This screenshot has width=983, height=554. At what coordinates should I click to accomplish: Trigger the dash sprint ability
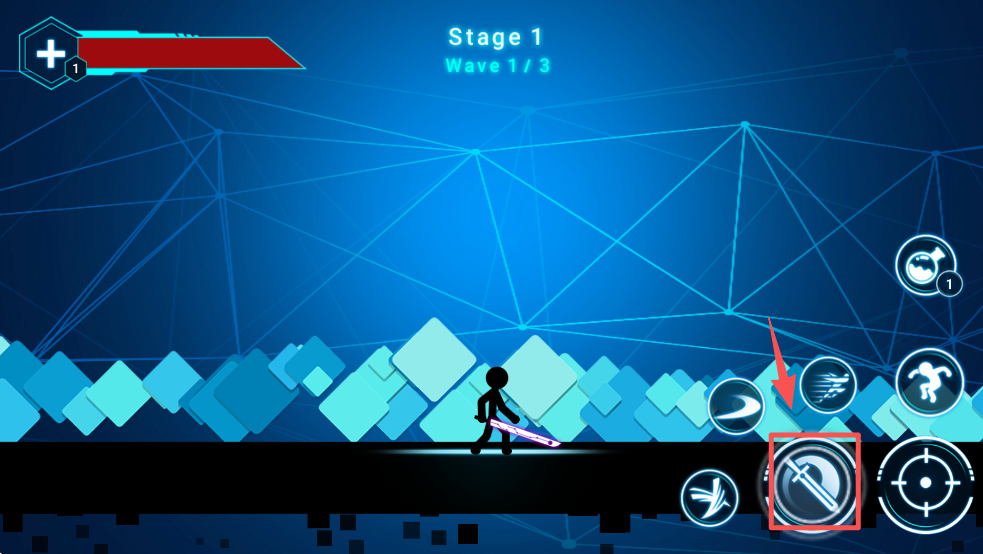[828, 384]
